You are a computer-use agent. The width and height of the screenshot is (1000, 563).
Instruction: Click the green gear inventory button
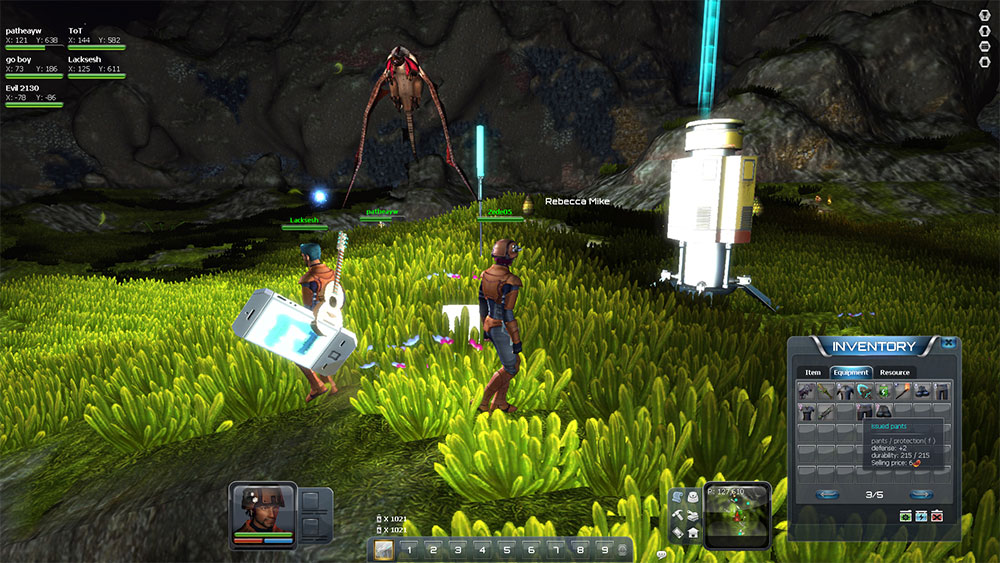[x=906, y=515]
